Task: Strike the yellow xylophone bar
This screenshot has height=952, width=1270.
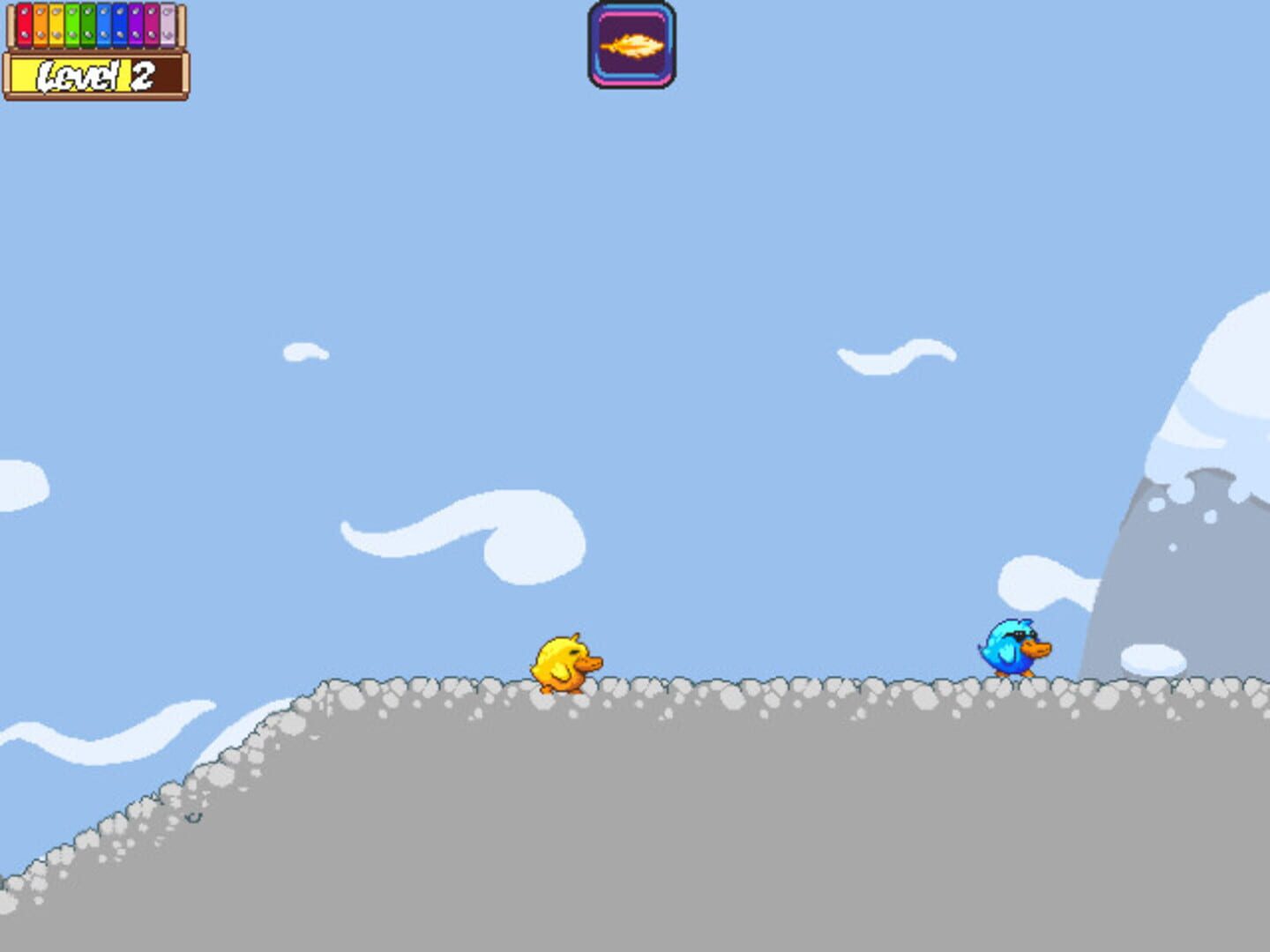Action: [x=56, y=25]
